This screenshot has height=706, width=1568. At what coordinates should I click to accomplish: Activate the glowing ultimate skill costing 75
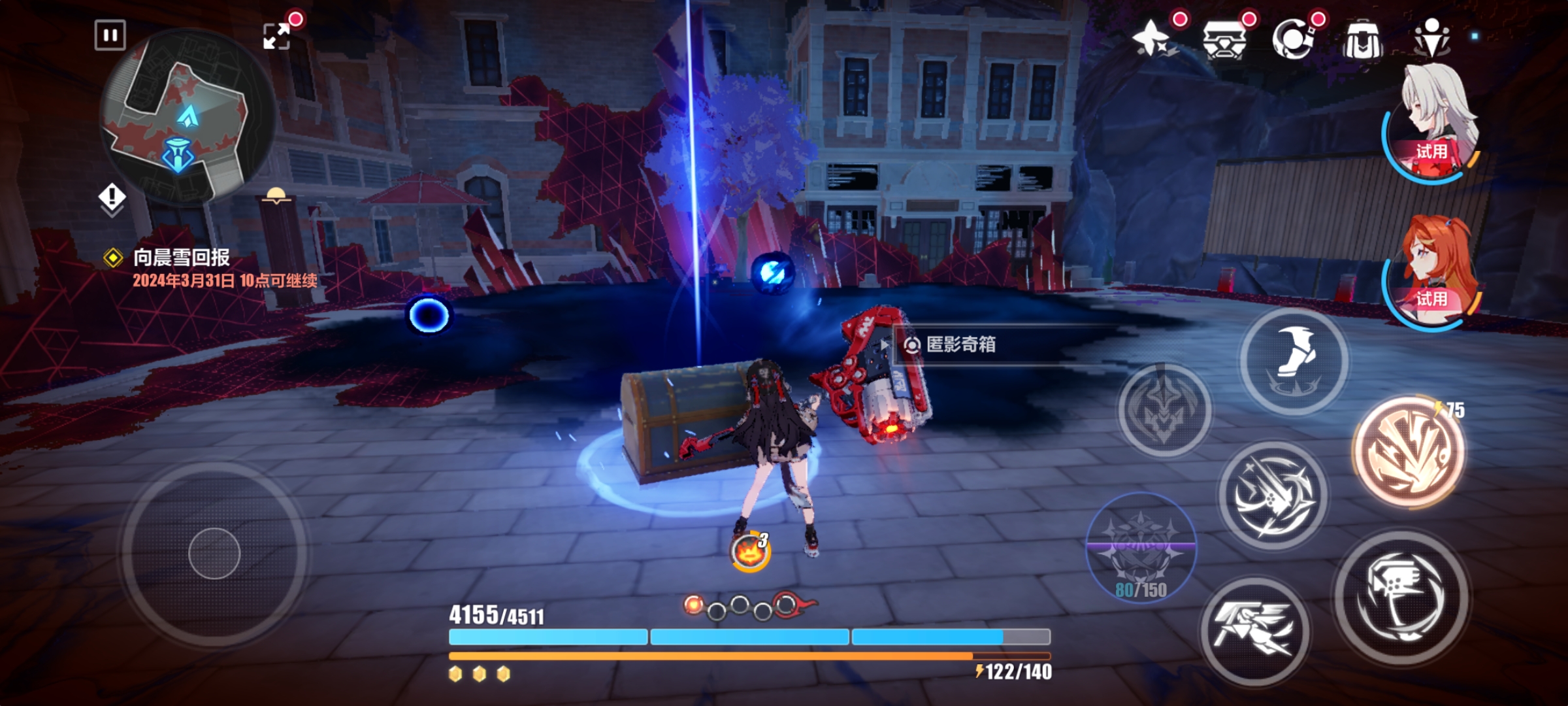point(1409,452)
